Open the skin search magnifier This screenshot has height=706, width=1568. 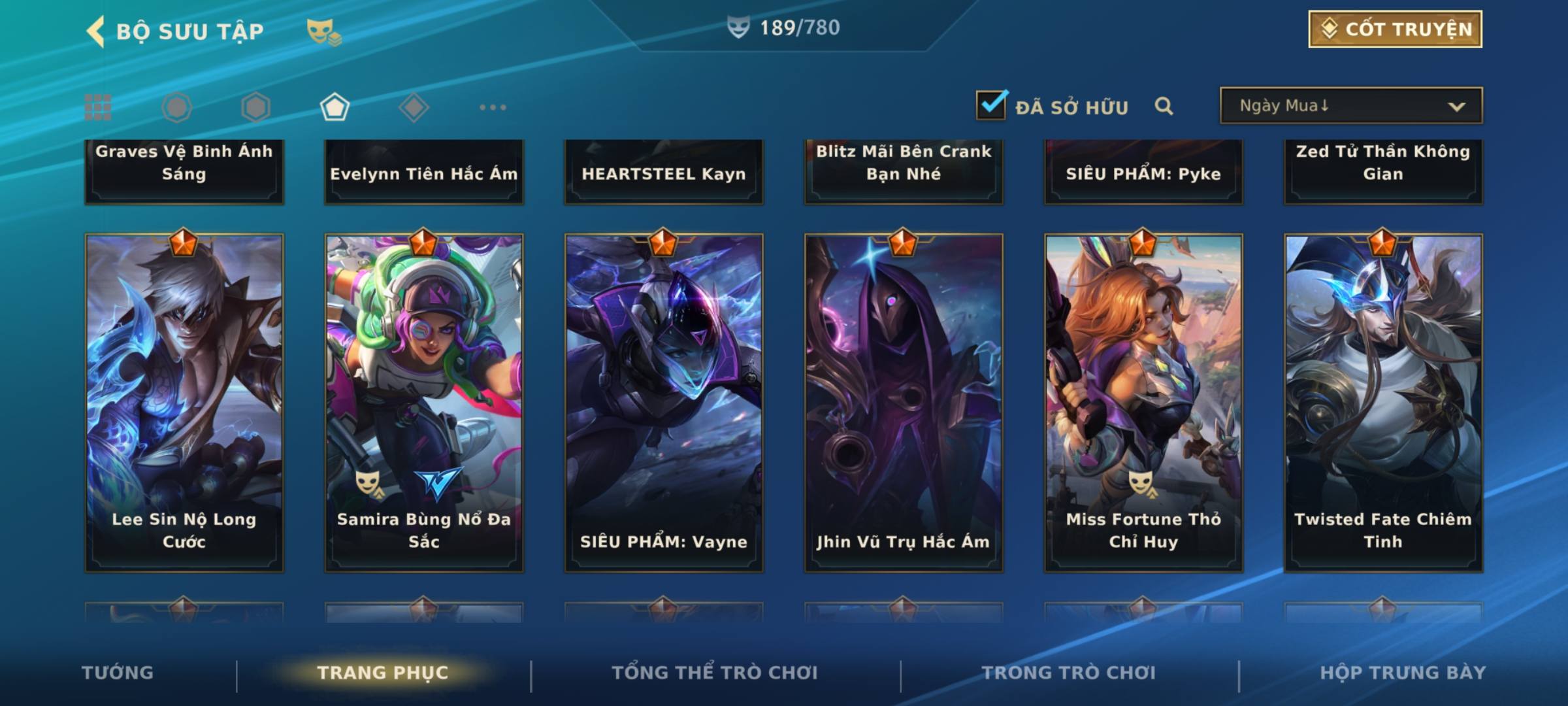pos(1164,106)
